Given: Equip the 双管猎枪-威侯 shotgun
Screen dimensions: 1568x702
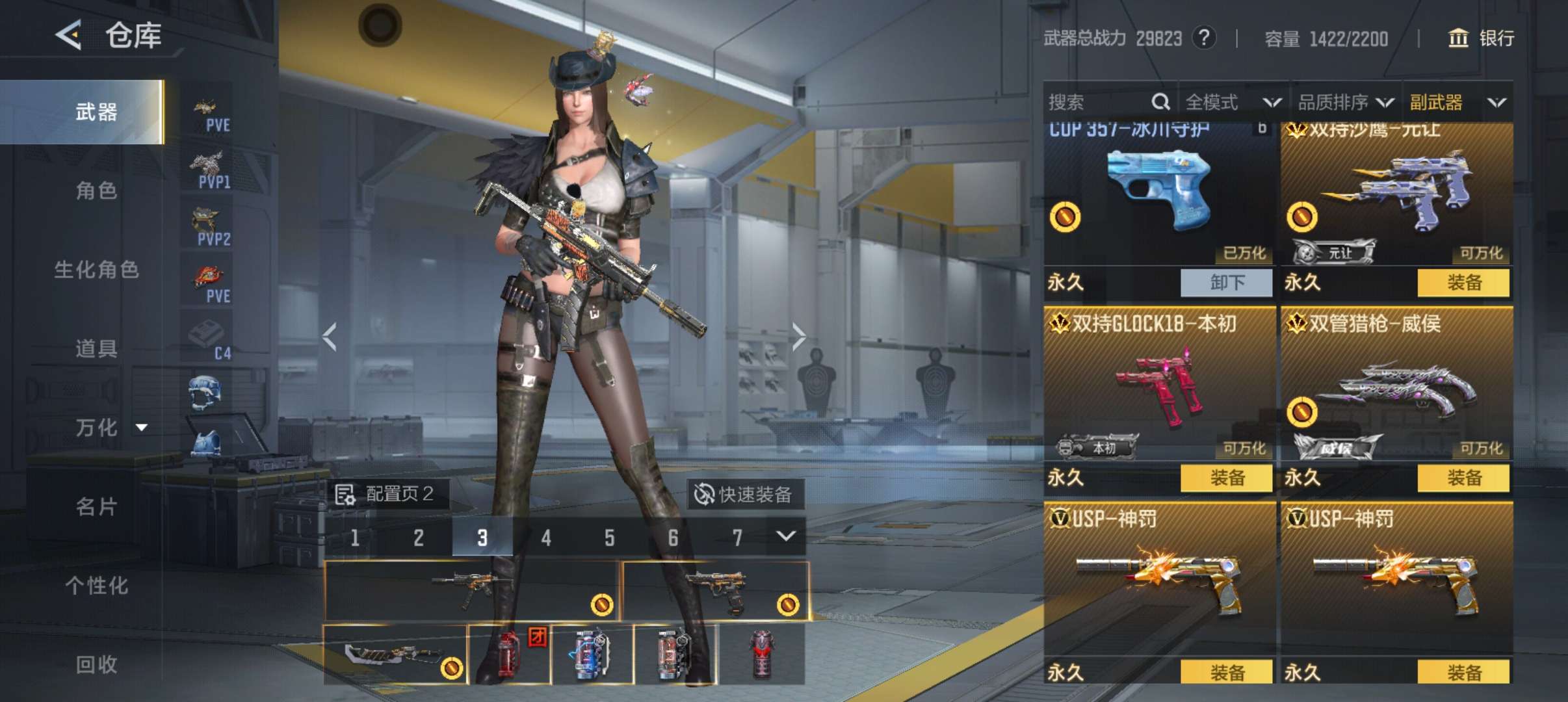Looking at the screenshot, I should 1463,478.
